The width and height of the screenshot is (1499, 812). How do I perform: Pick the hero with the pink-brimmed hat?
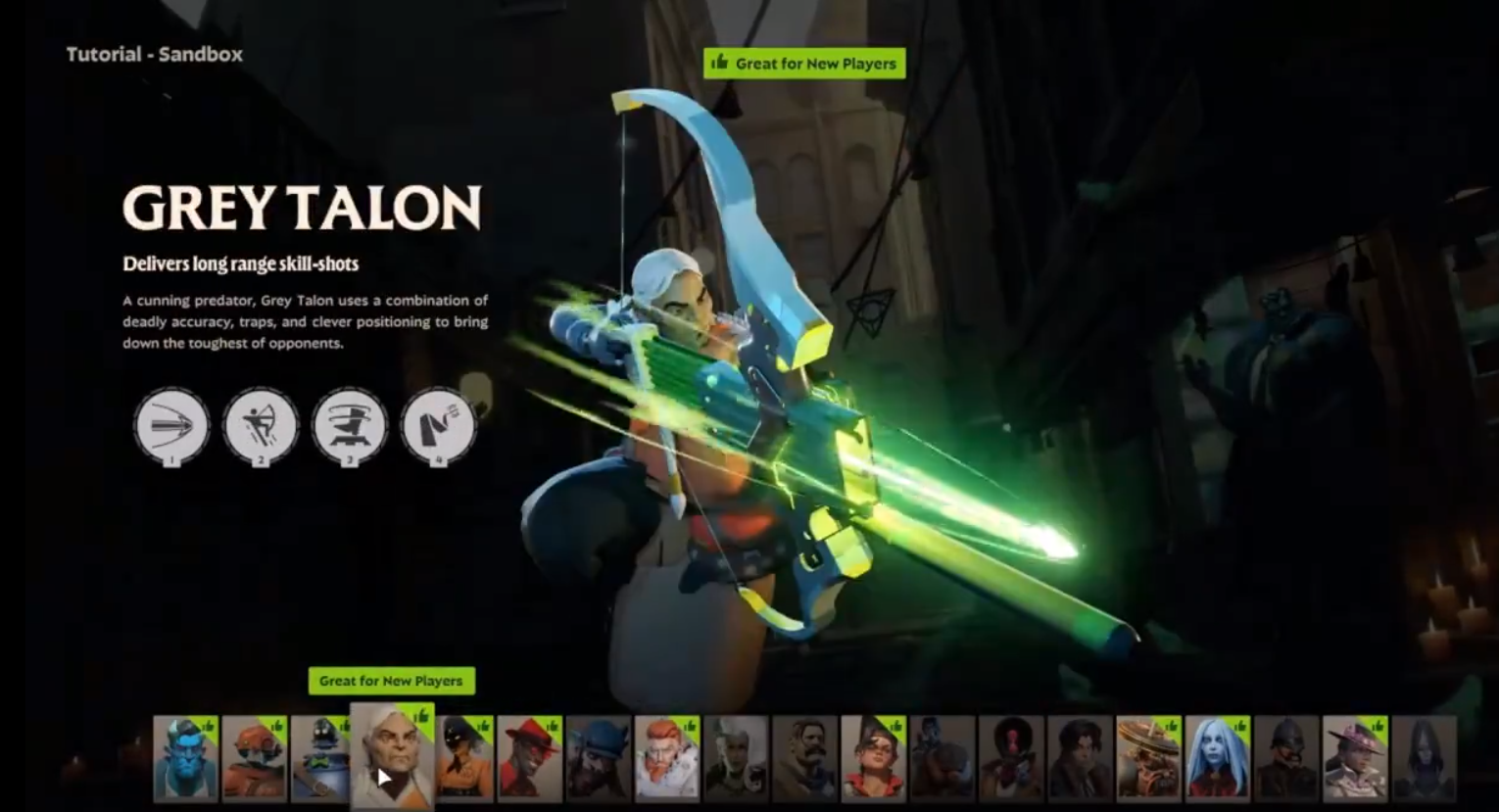(x=1355, y=758)
